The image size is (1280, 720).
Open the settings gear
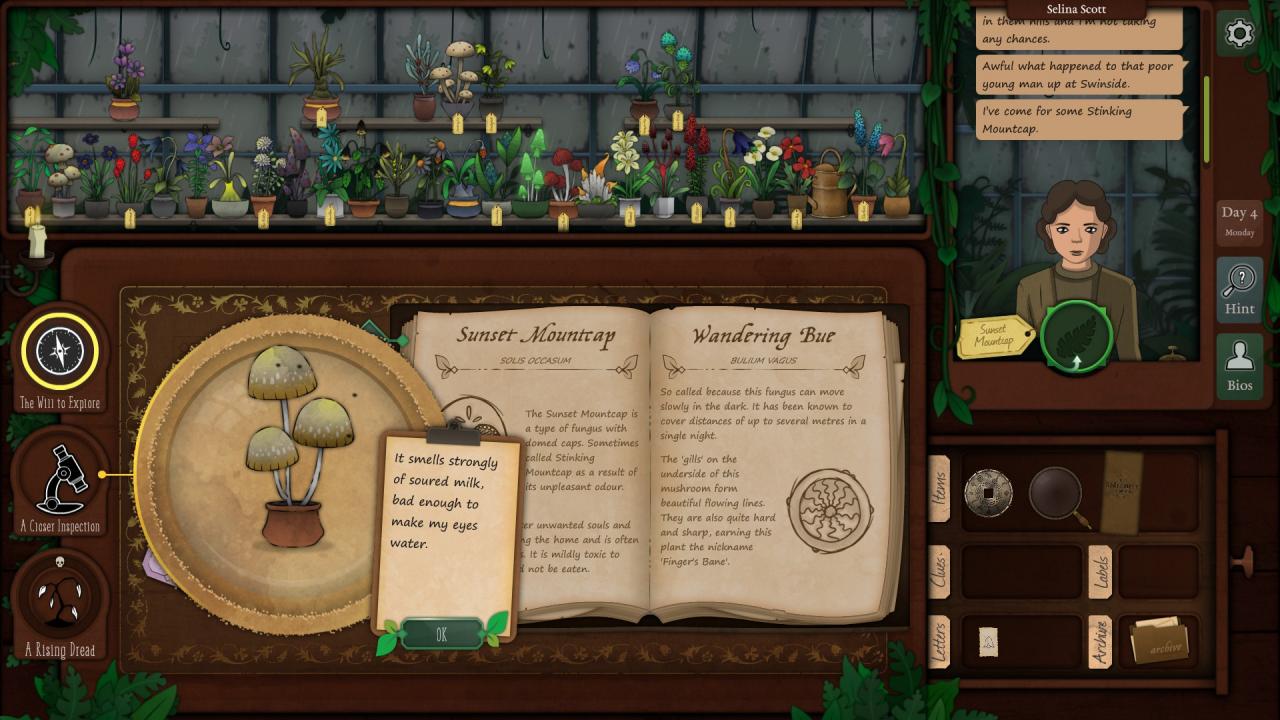1239,34
